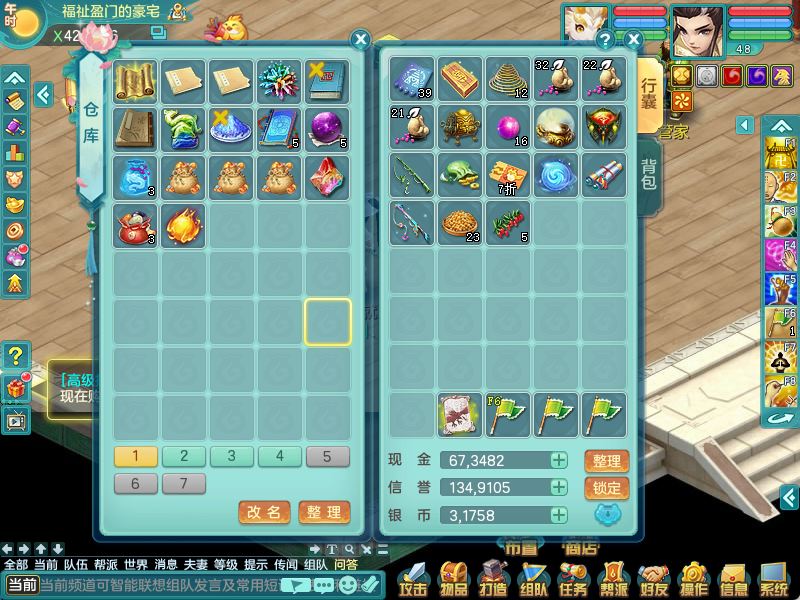Open the 系统 system menu
The width and height of the screenshot is (800, 600).
point(773,578)
